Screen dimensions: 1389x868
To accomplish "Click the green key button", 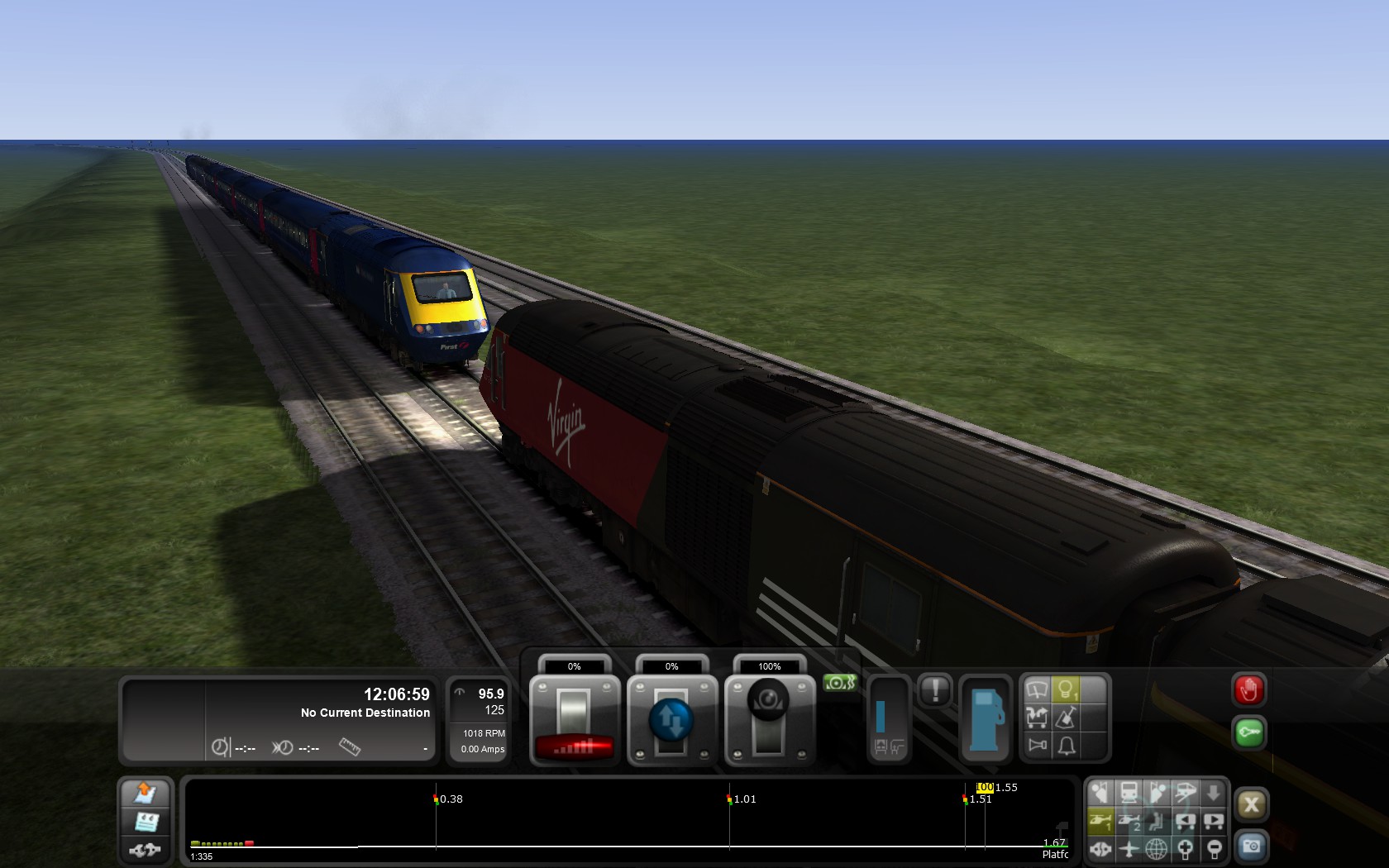I will pos(1248,732).
